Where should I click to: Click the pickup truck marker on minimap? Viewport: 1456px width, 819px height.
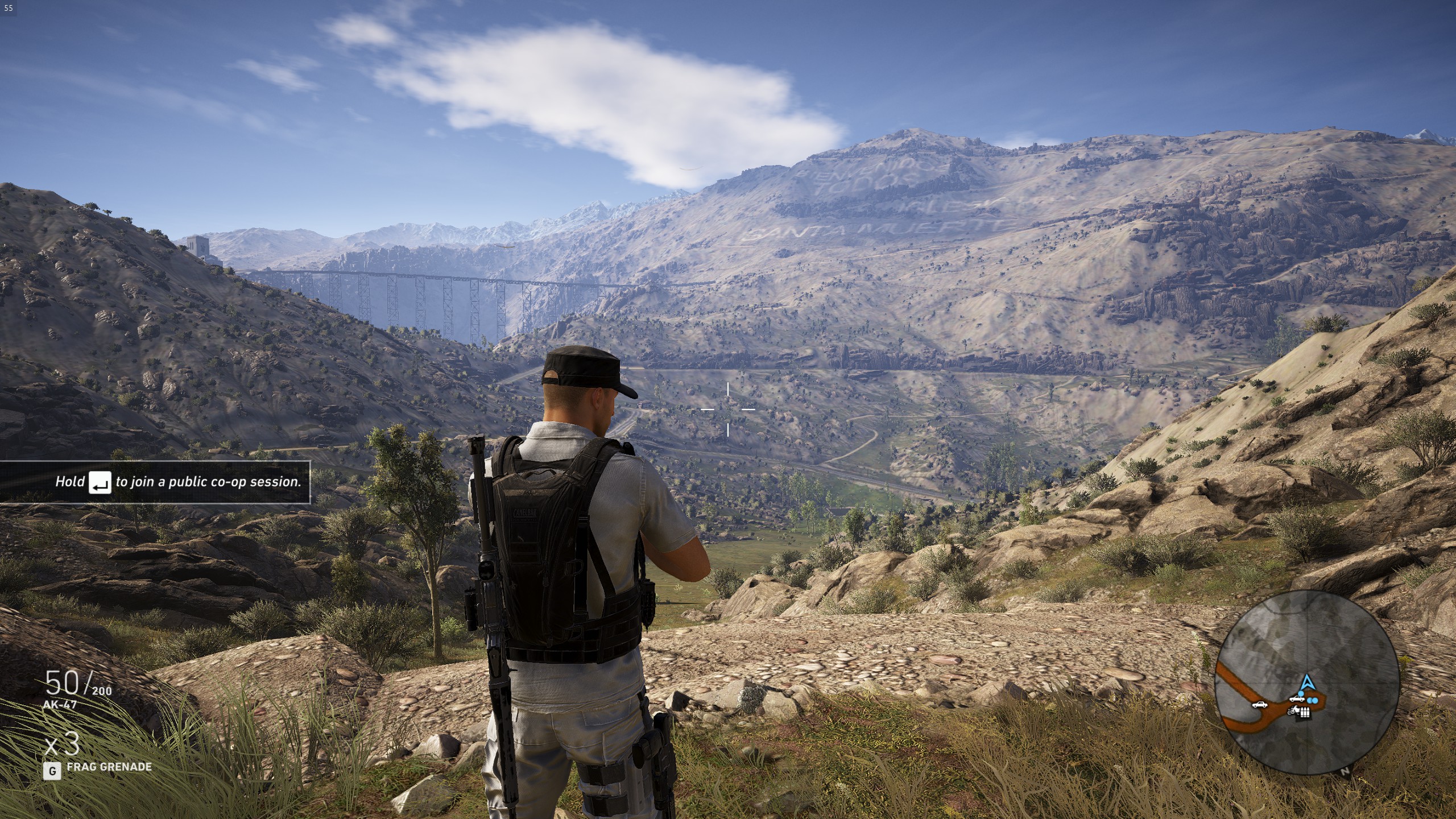click(1297, 697)
